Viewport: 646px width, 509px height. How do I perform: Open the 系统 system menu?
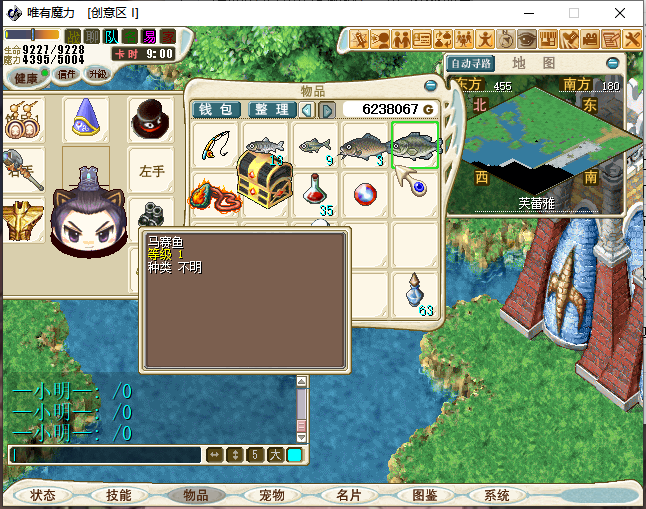pyautogui.click(x=497, y=495)
